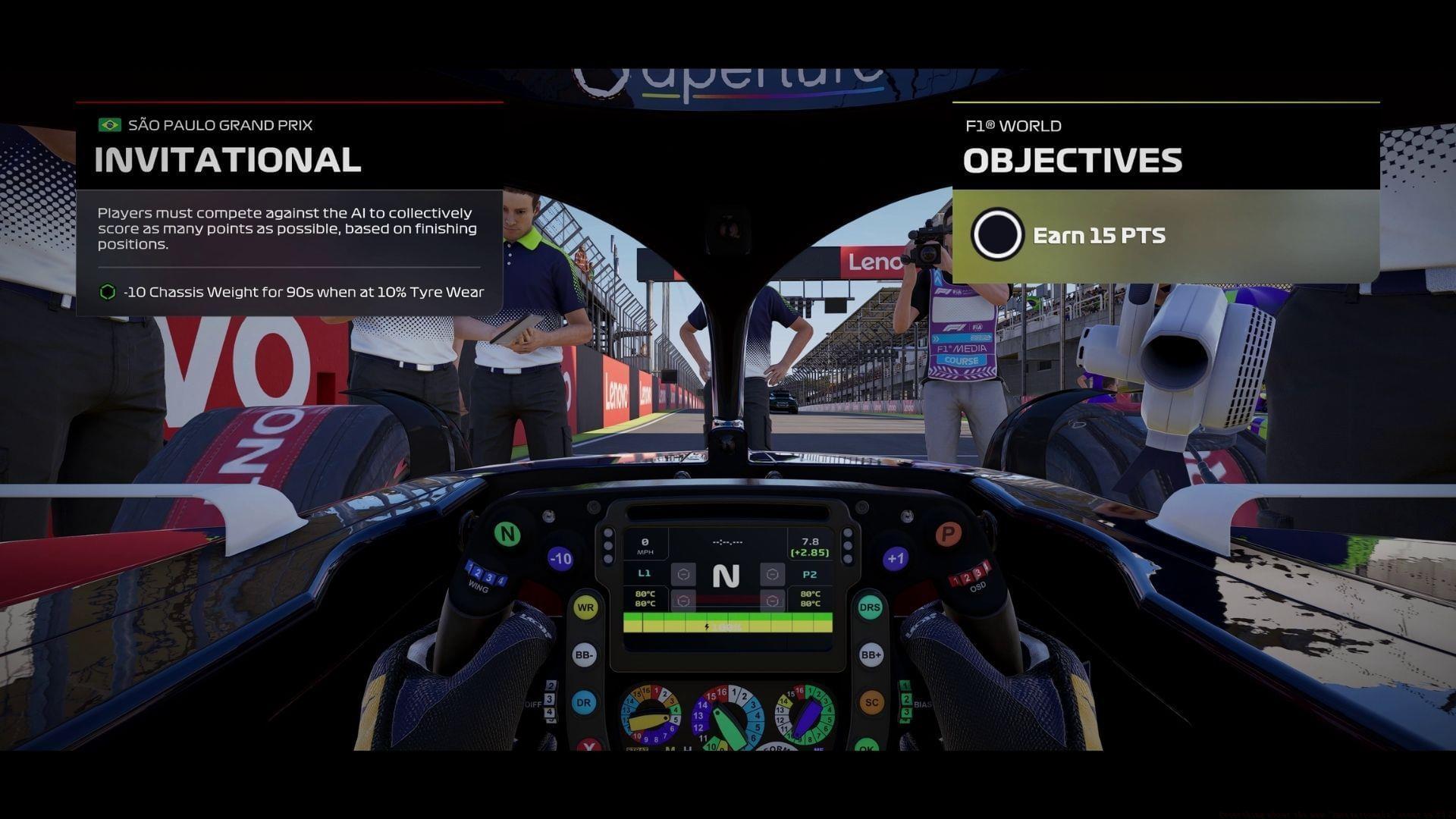Image resolution: width=1456 pixels, height=819 pixels.
Task: Click the Brazilian flag beside São Paulo Grand Prix
Action: click(x=108, y=125)
